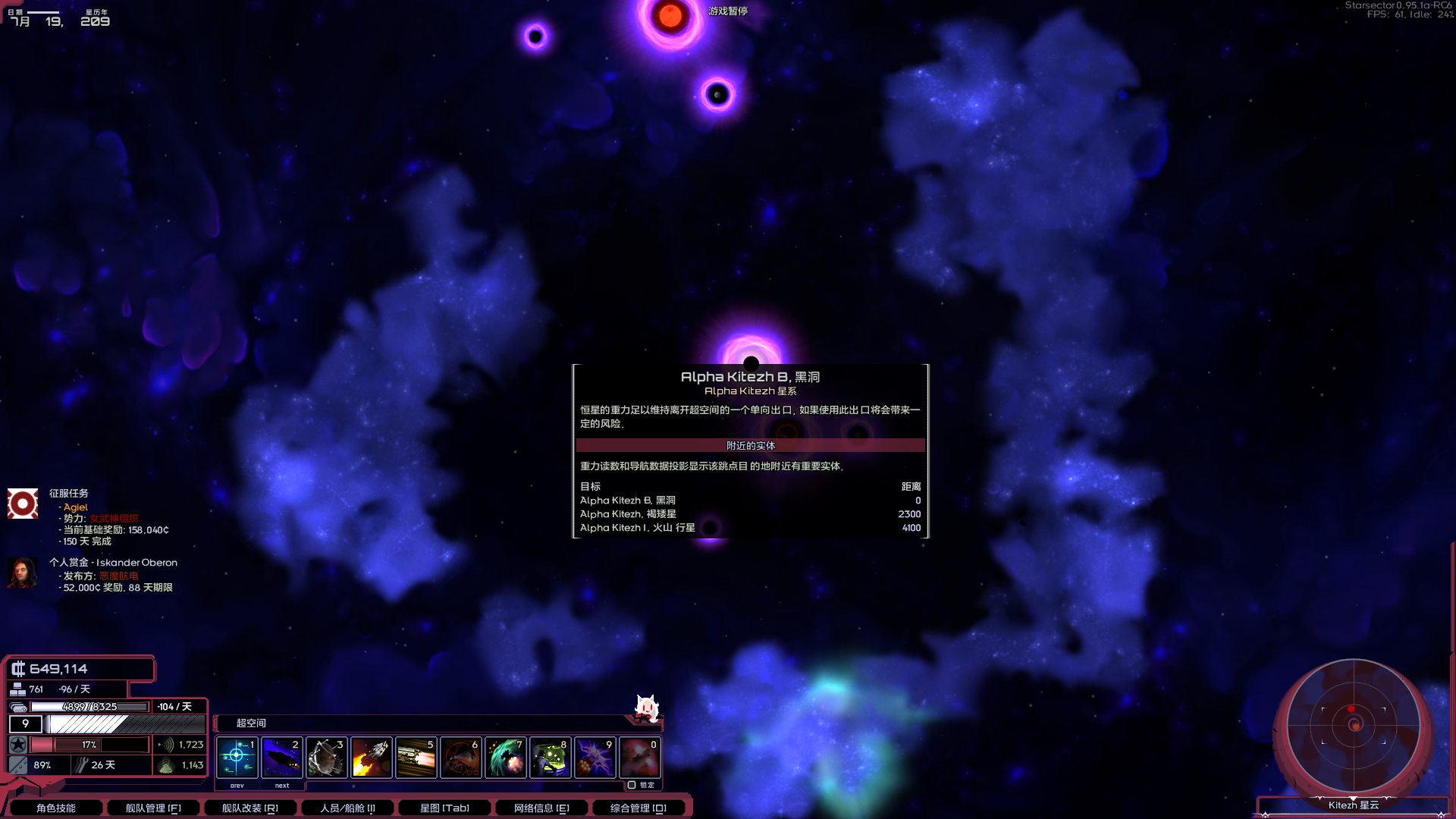The height and width of the screenshot is (819, 1456).
Task: Open 综合管理 [D] command screen
Action: tap(637, 808)
